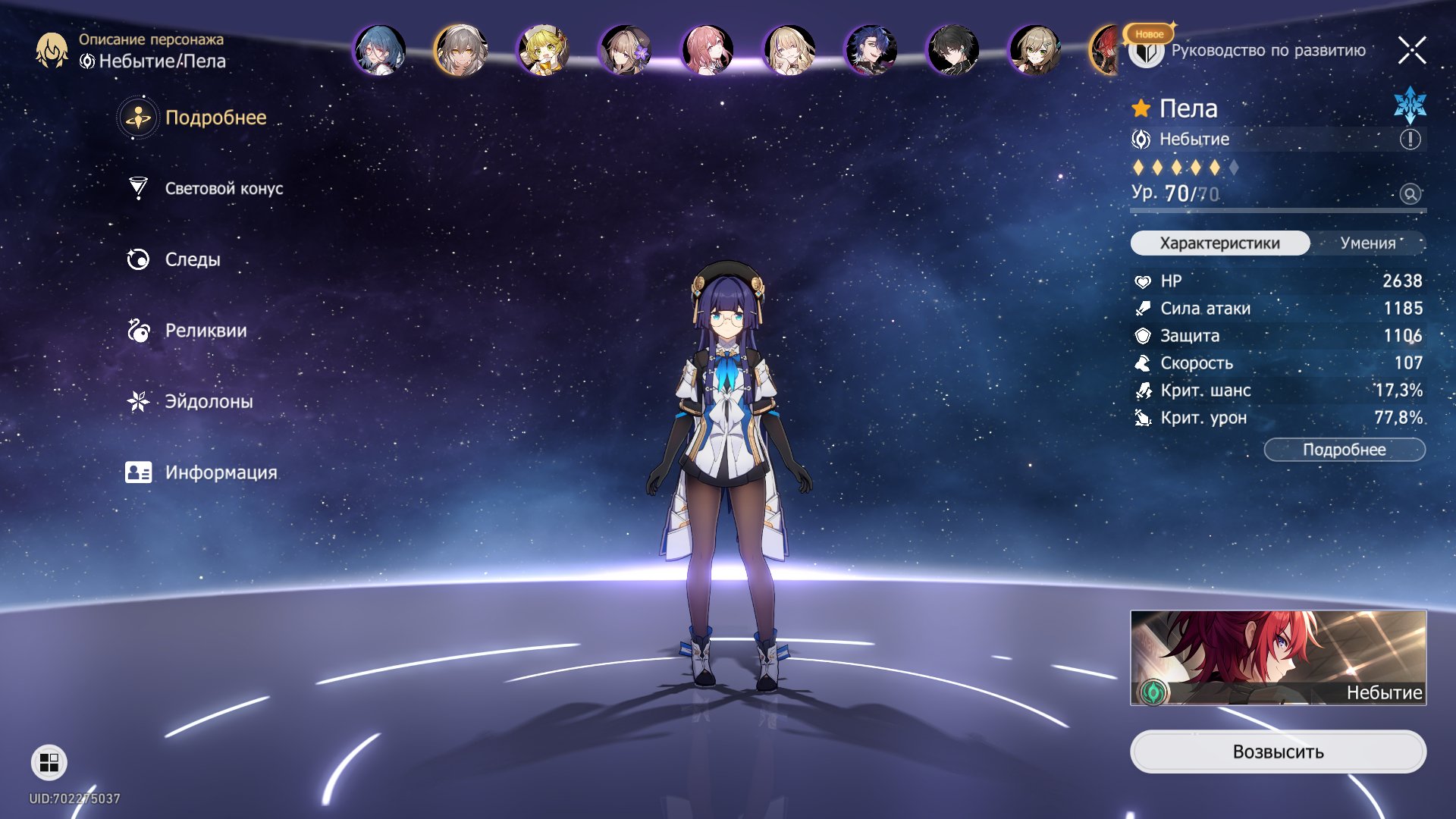The image size is (1456, 819).
Task: Choose the black-haired male character portrait
Action: coord(952,51)
